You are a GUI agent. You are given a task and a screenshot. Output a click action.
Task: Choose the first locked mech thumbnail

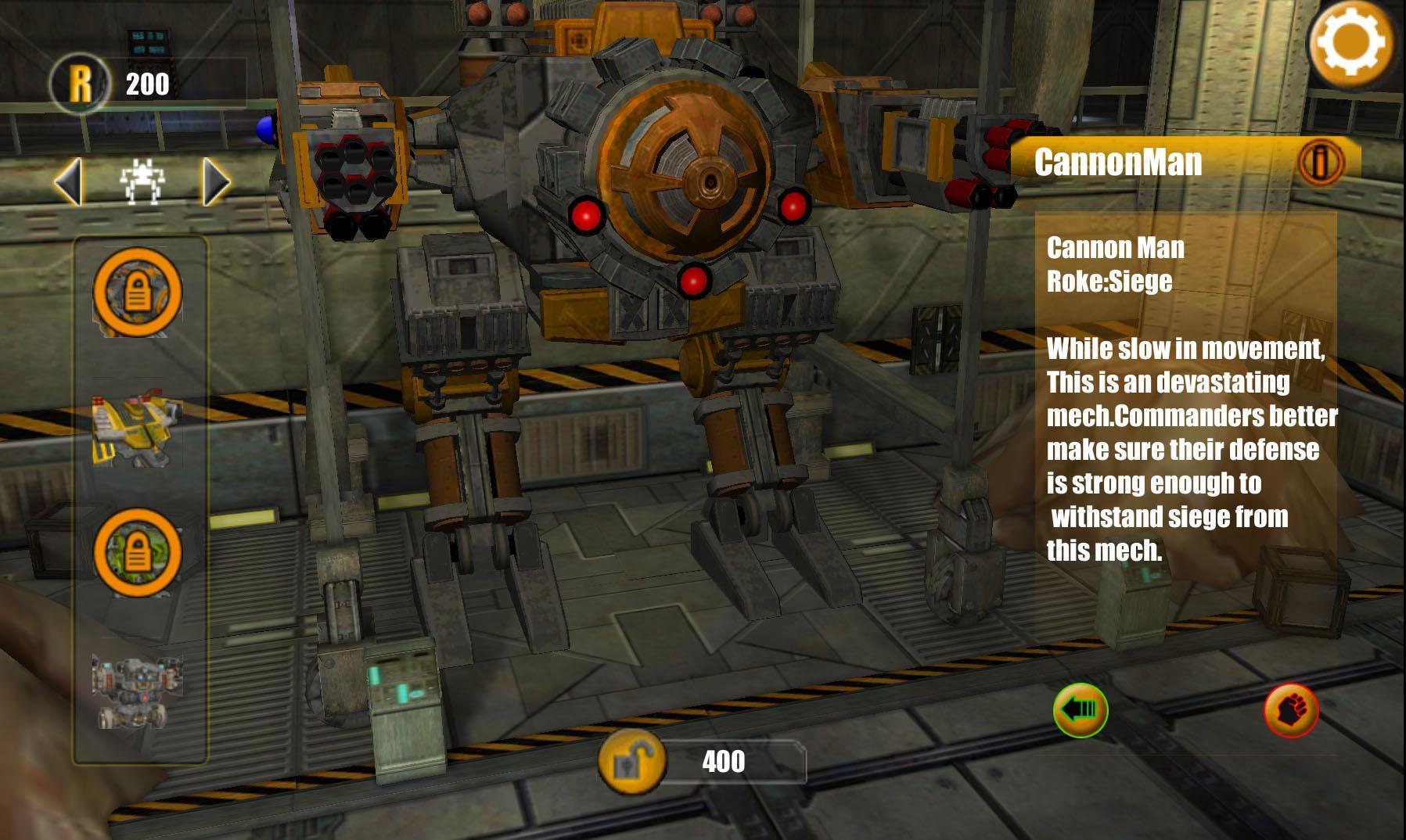(x=138, y=293)
